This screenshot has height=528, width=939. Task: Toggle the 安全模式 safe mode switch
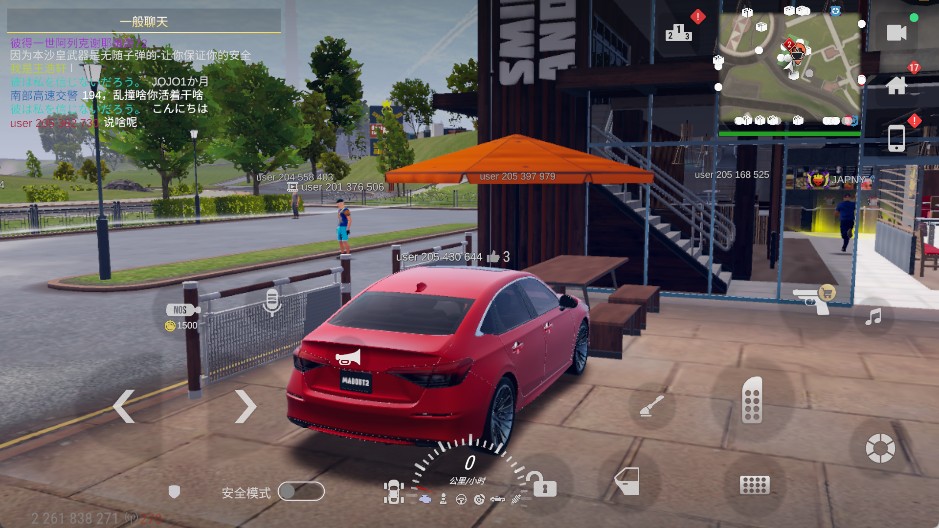coord(300,491)
